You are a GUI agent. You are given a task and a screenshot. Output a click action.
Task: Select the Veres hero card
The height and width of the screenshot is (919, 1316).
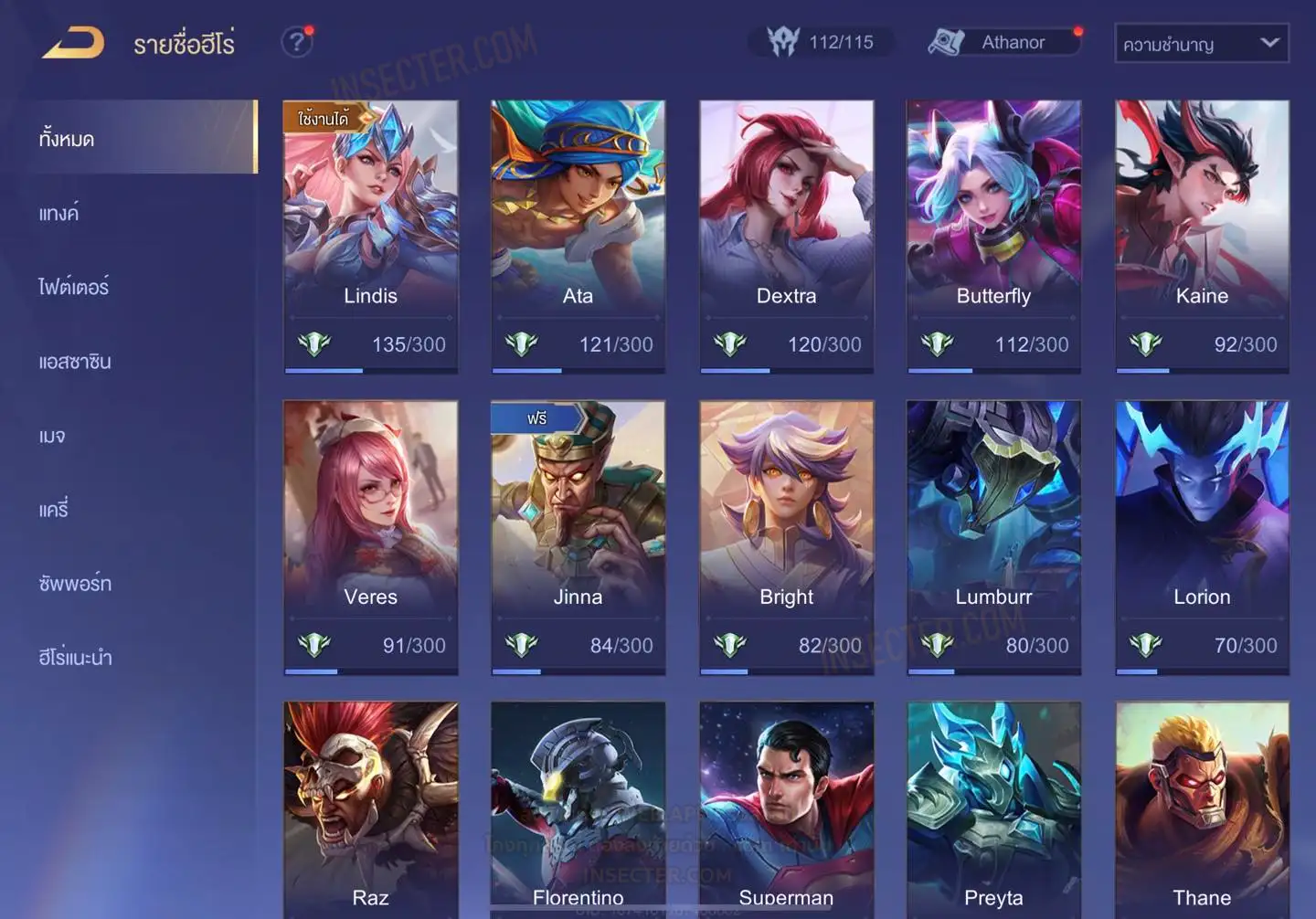coord(370,536)
